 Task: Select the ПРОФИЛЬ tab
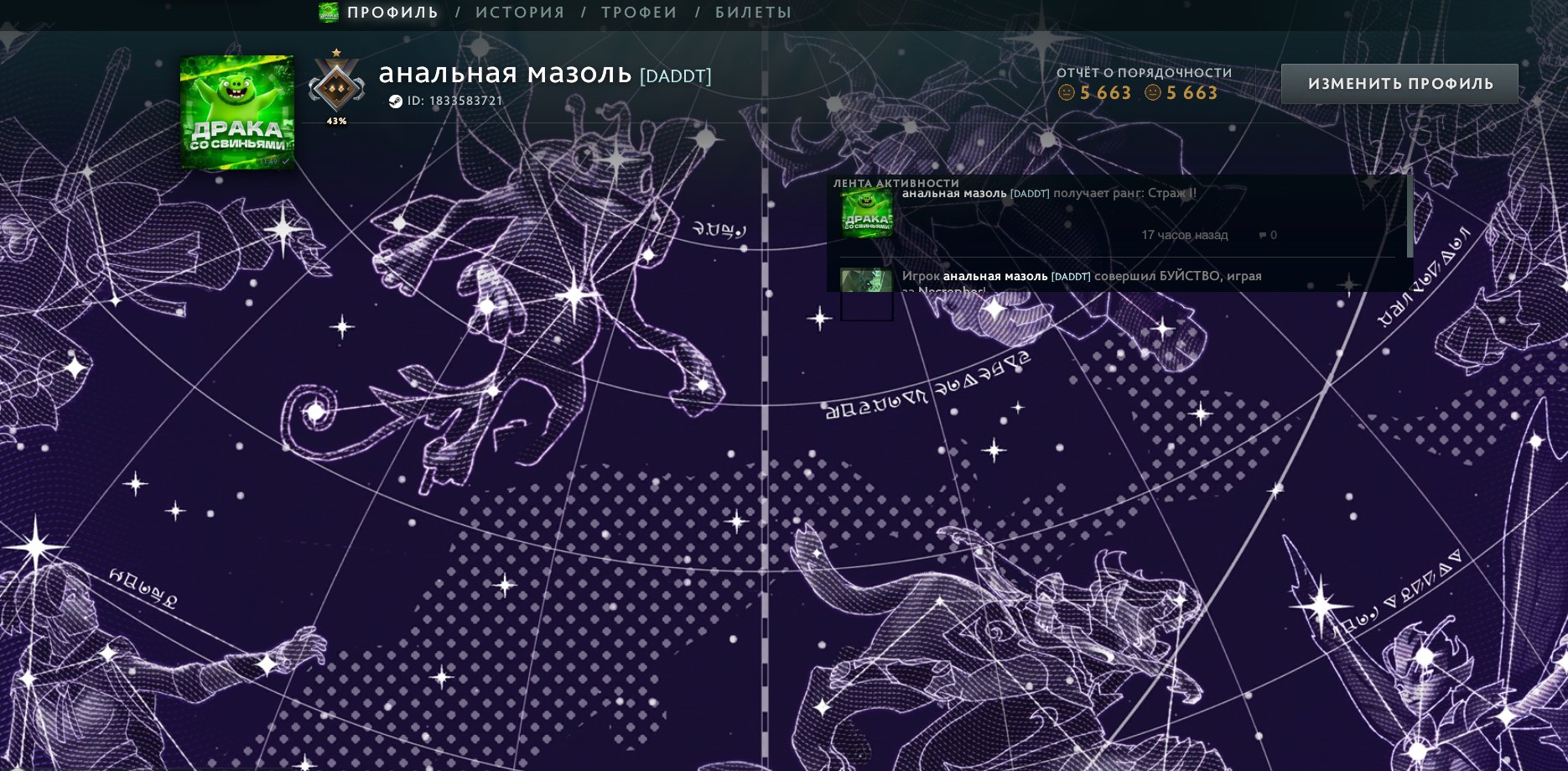tap(392, 13)
